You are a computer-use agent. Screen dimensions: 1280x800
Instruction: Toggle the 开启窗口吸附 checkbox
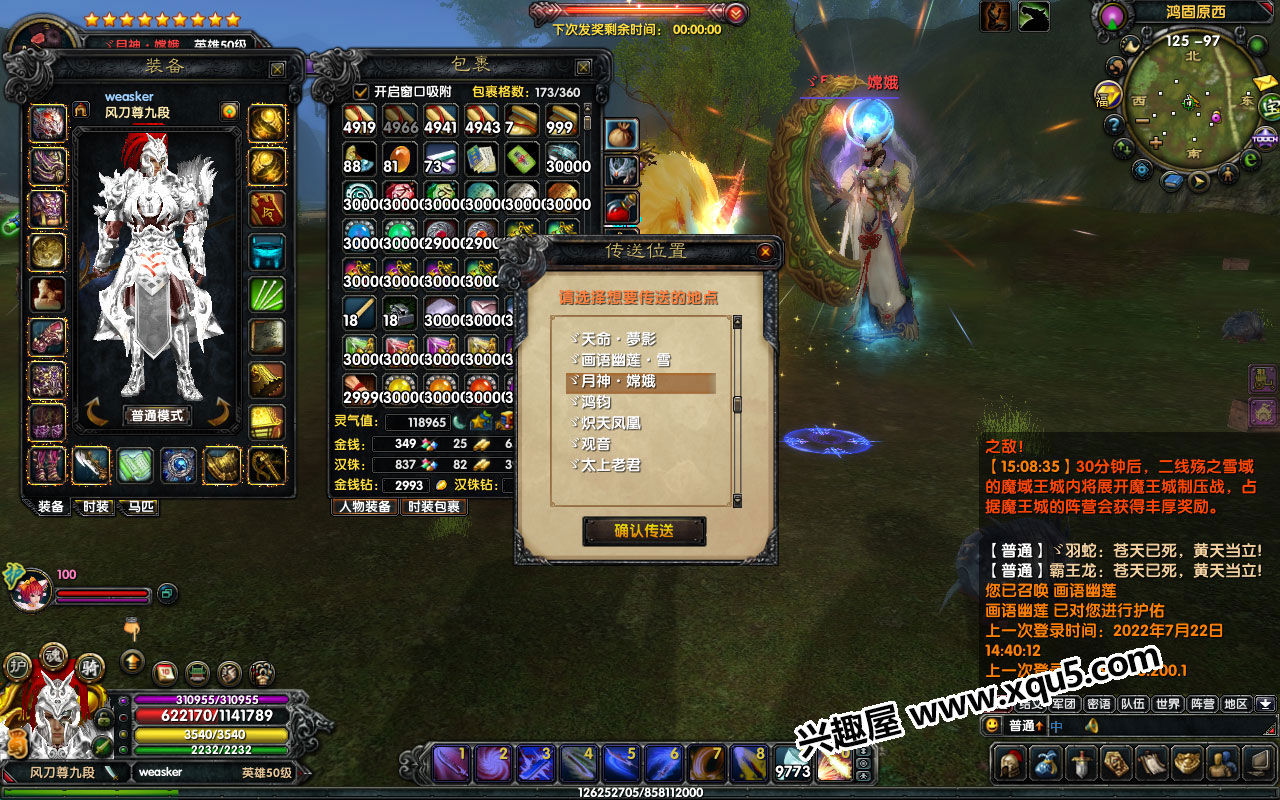(361, 92)
